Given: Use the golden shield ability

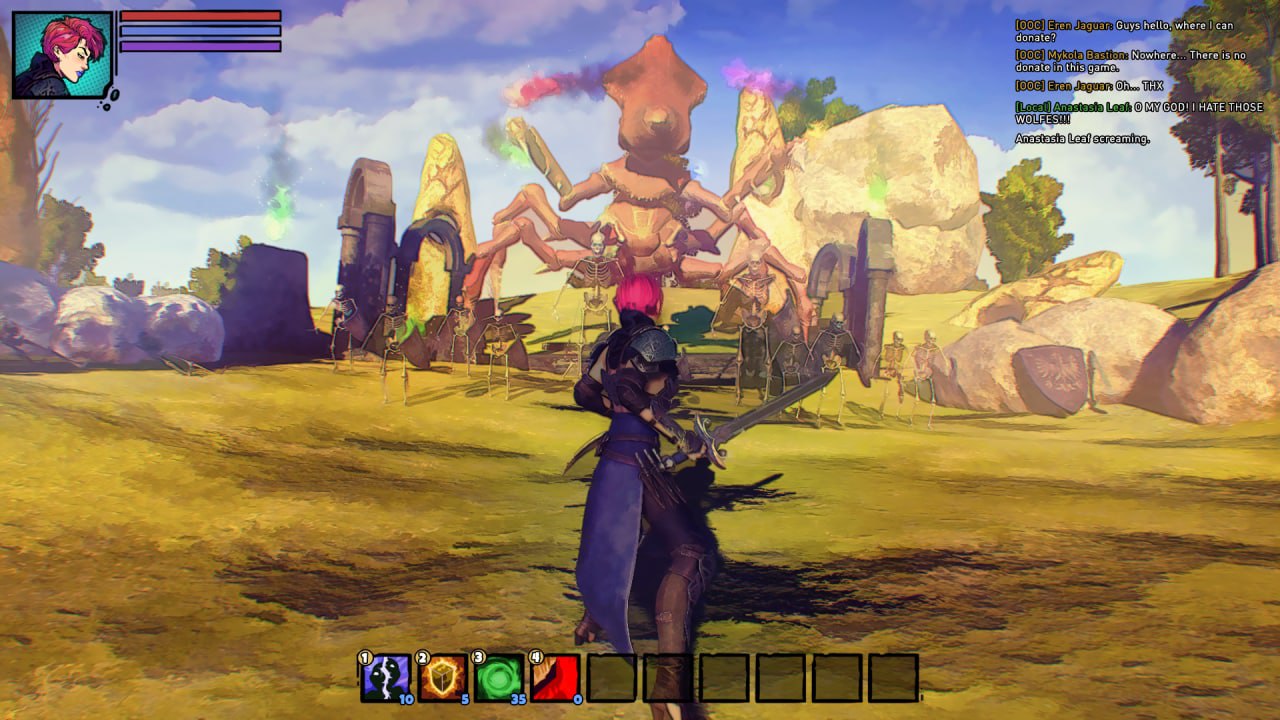Looking at the screenshot, I should (442, 678).
